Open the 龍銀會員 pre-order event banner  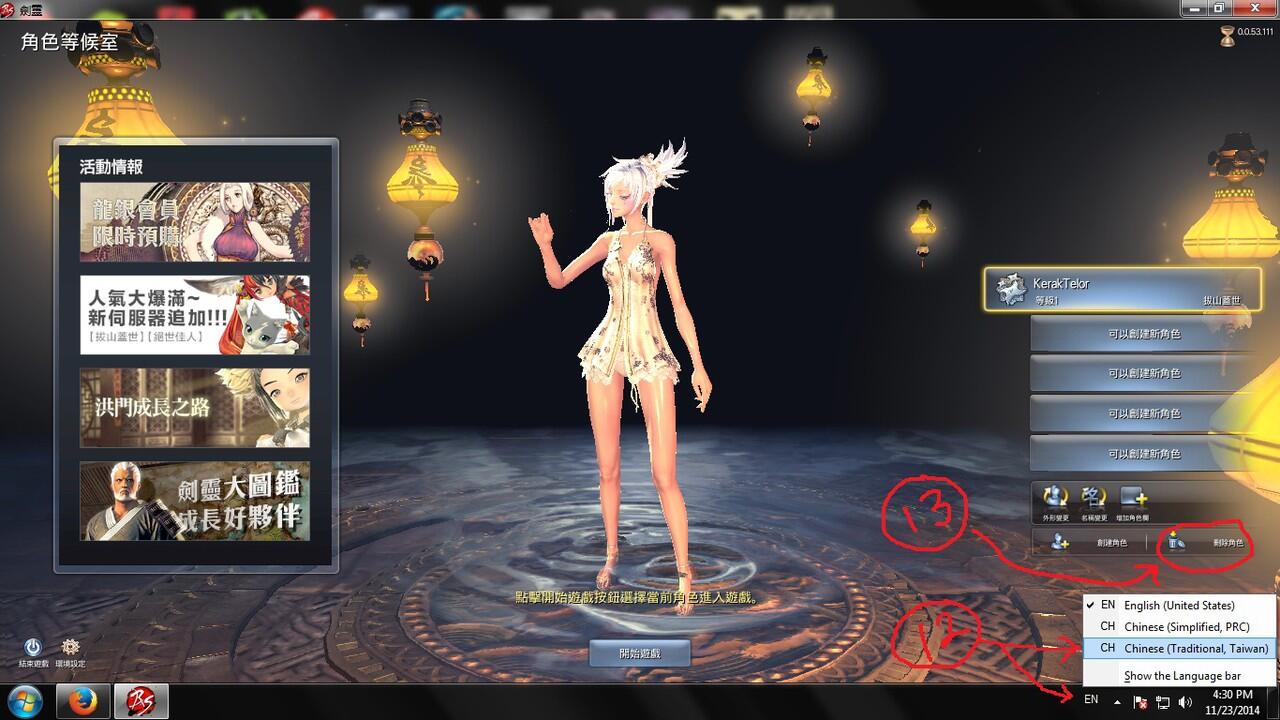(195, 221)
